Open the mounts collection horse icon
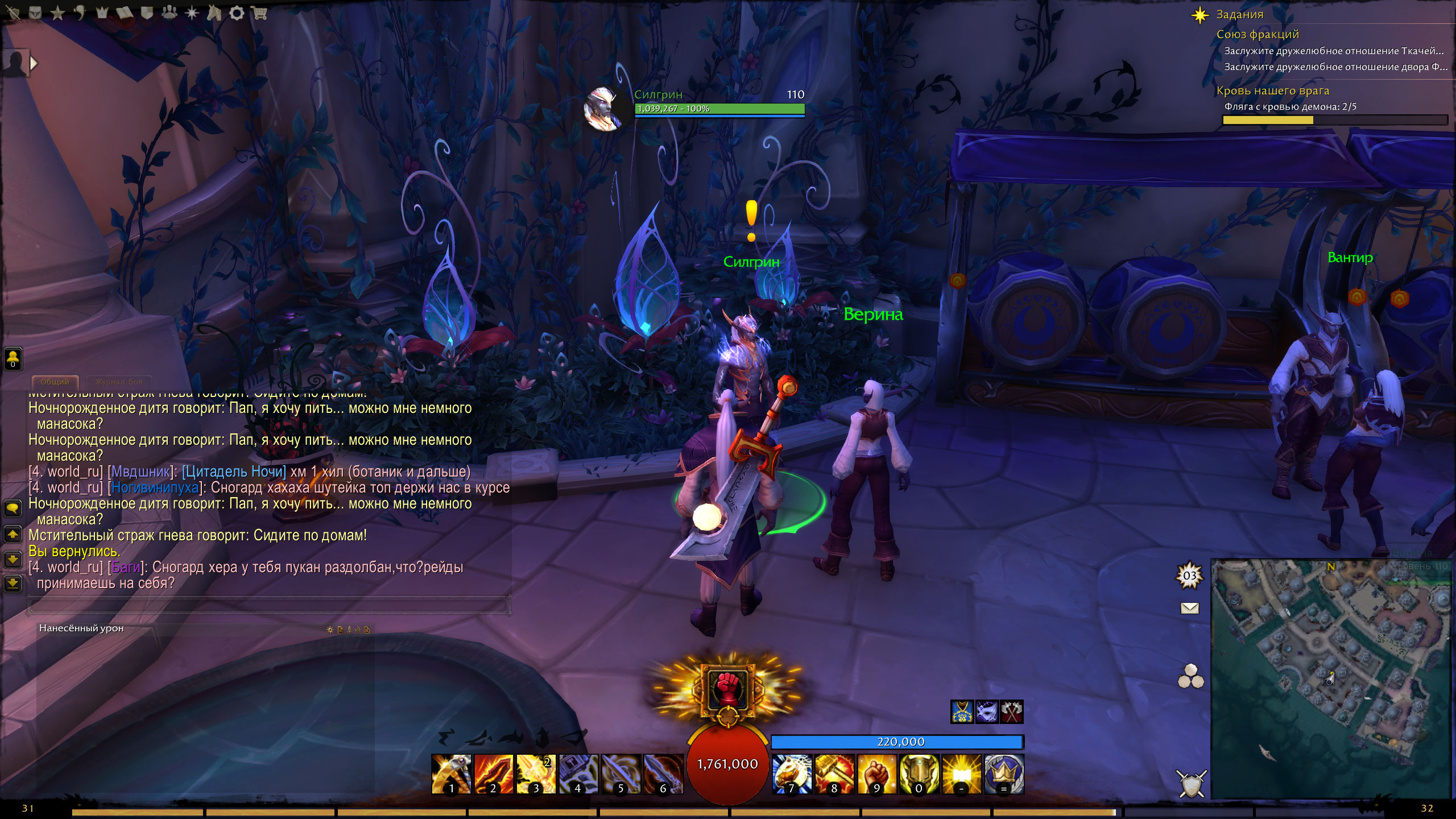The width and height of the screenshot is (1456, 819). (x=214, y=13)
